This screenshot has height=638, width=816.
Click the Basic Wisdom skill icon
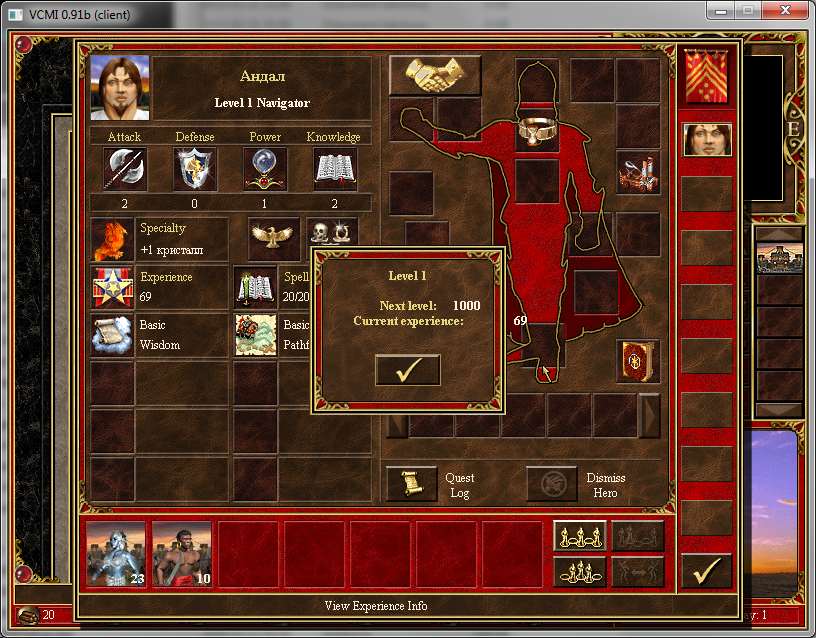coord(111,335)
